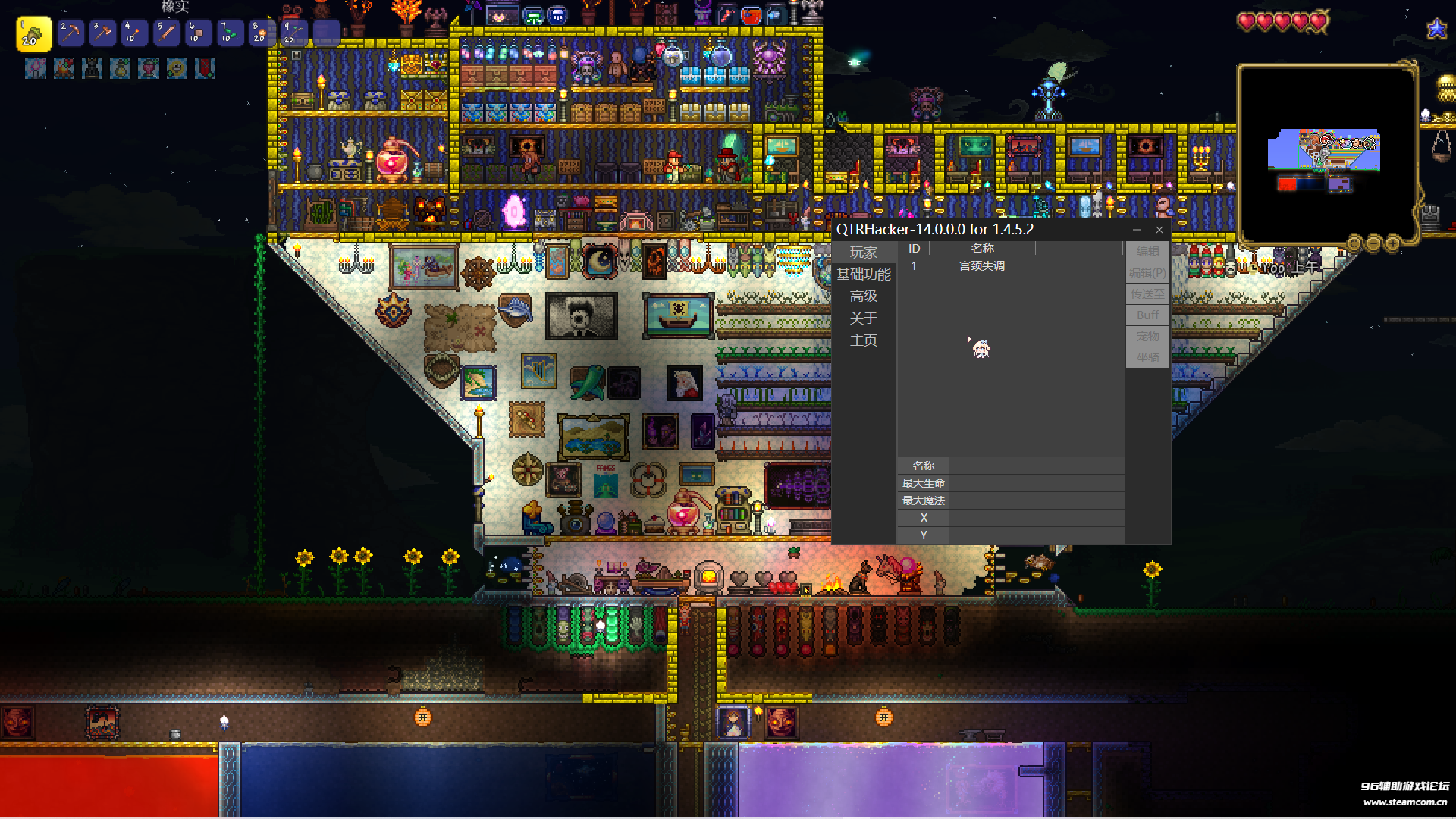Zoom out the minimap with minus button

(x=1373, y=243)
